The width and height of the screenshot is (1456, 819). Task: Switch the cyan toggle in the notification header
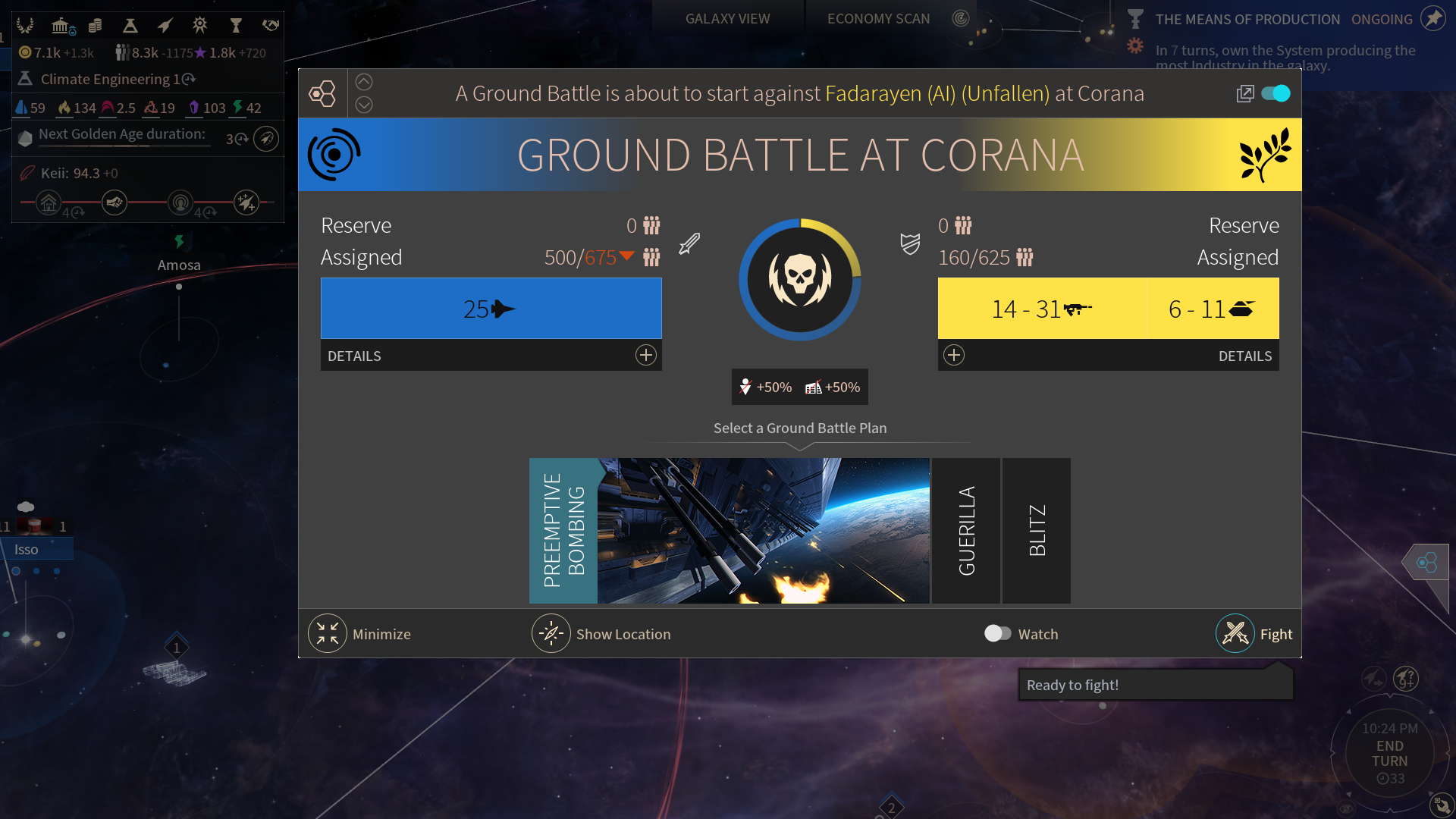[1276, 93]
